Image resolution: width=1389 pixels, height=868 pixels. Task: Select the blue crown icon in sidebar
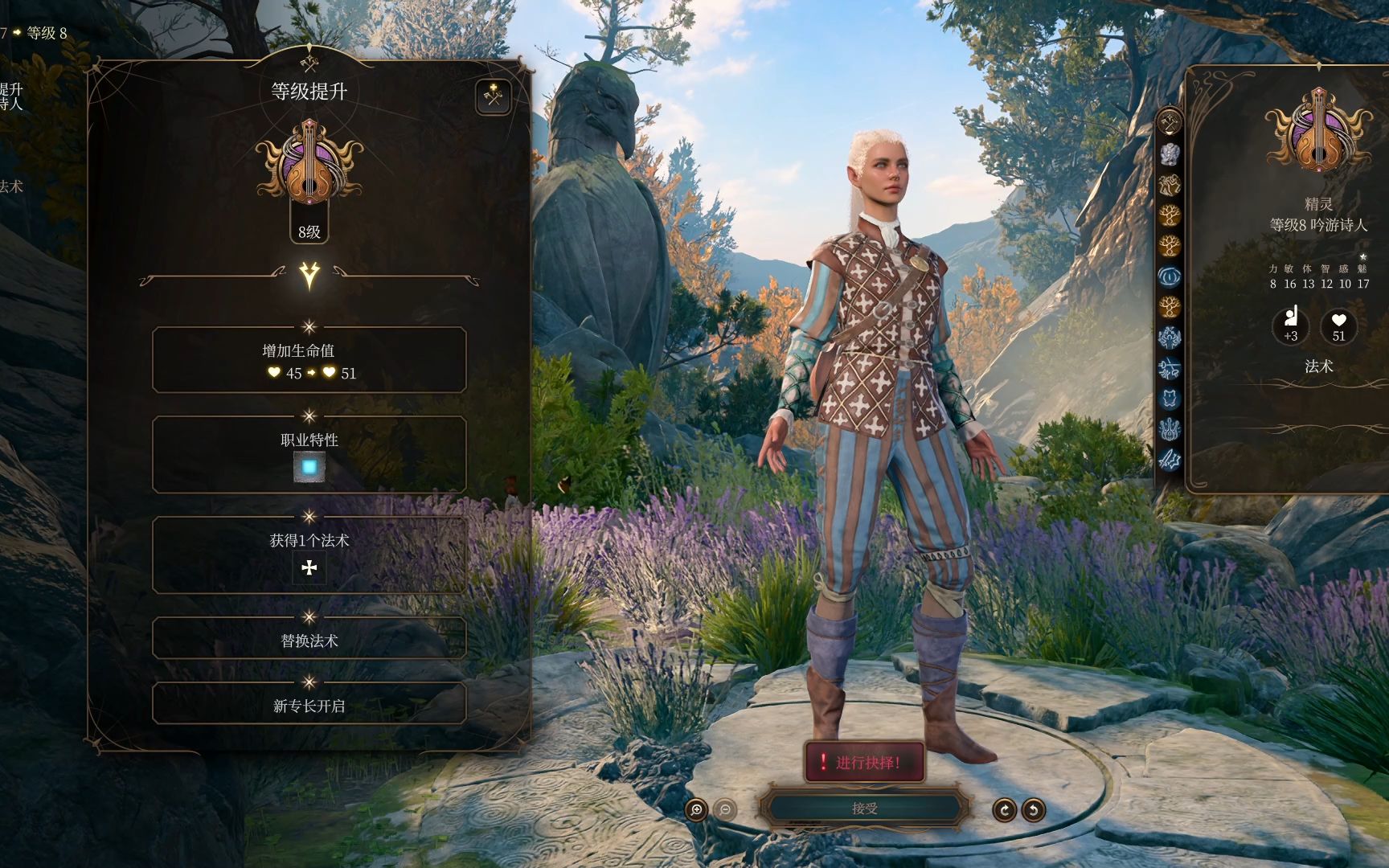1169,428
